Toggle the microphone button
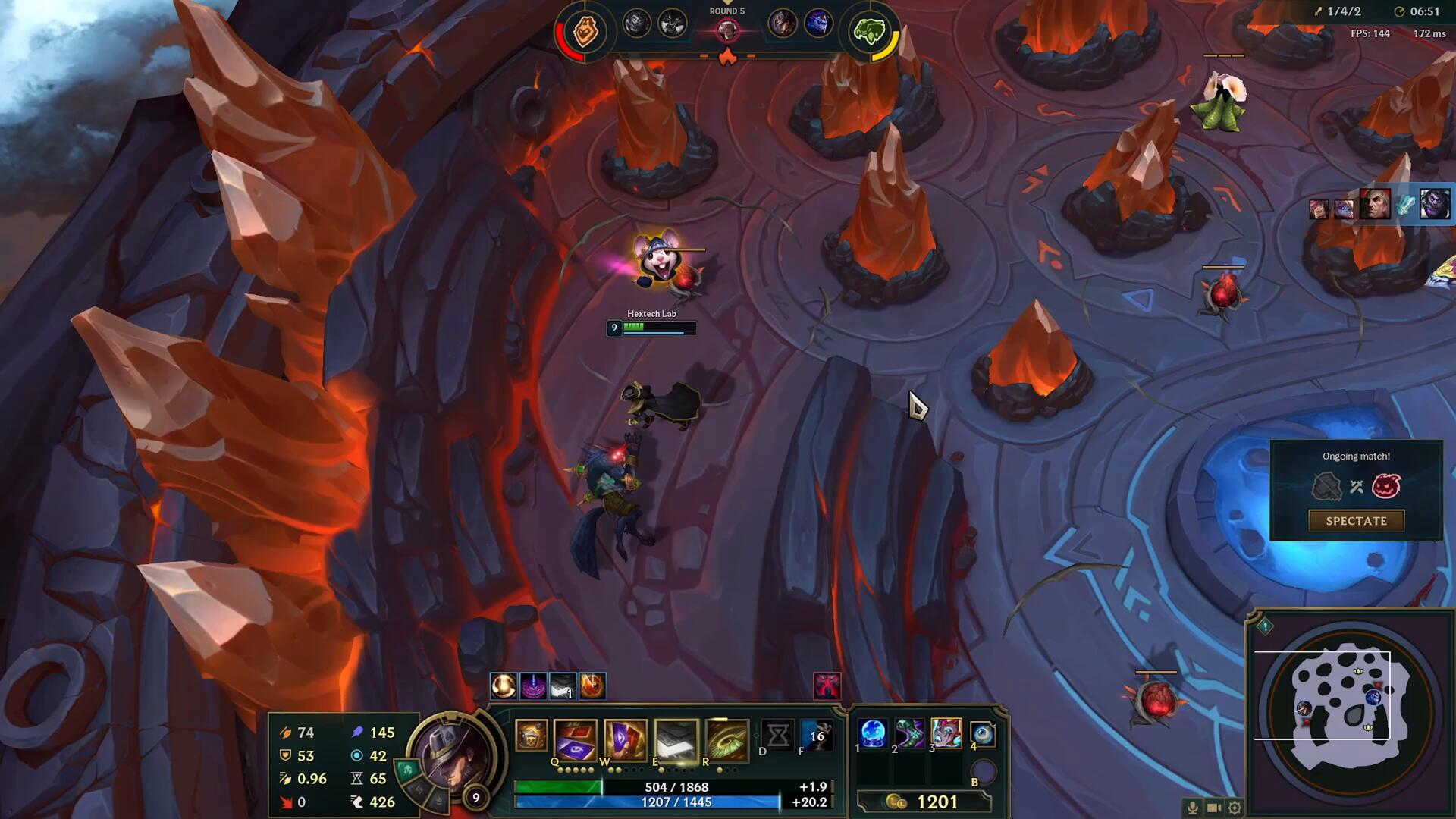 (1192, 808)
